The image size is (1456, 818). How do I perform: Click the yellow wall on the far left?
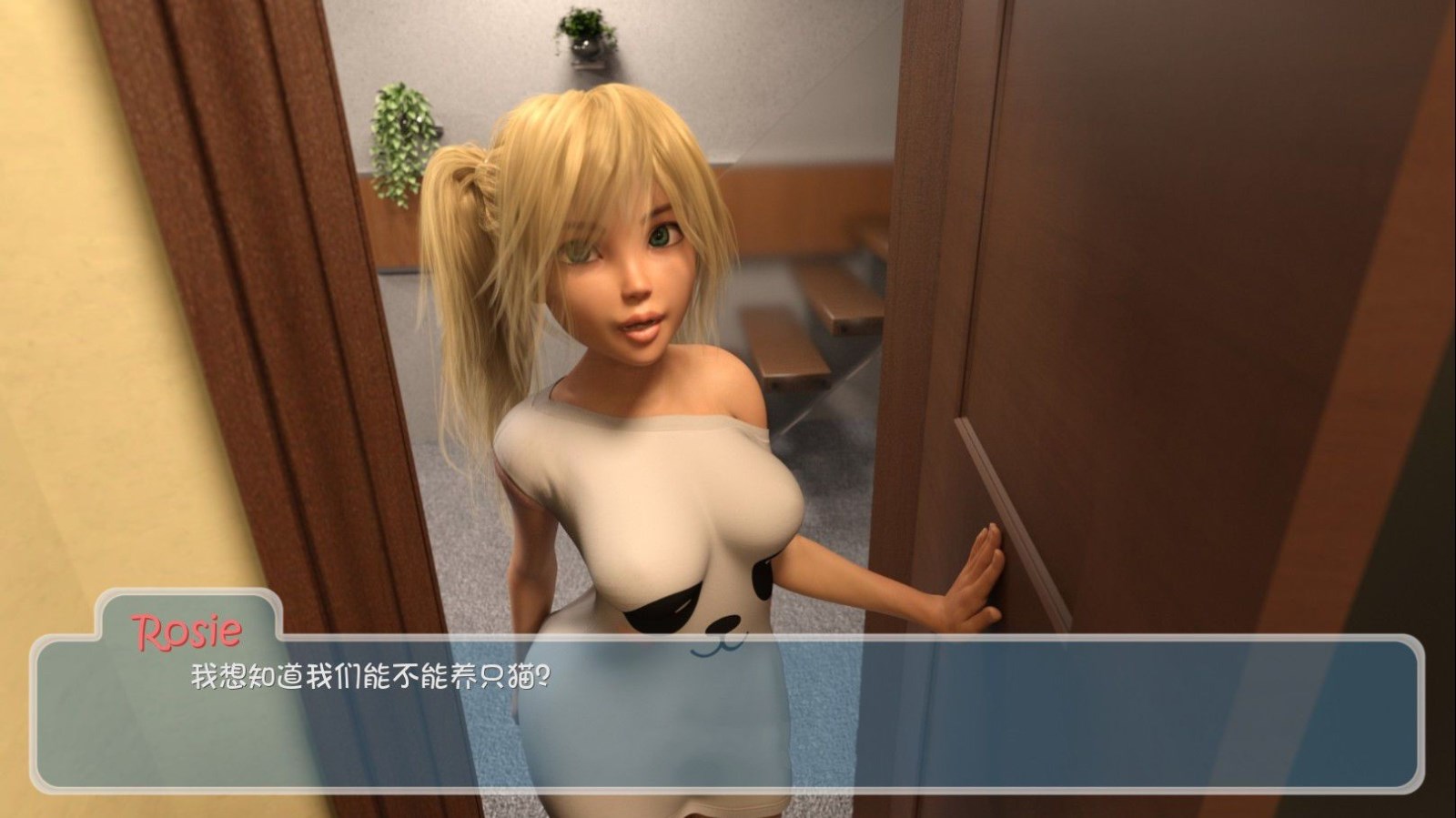55,364
